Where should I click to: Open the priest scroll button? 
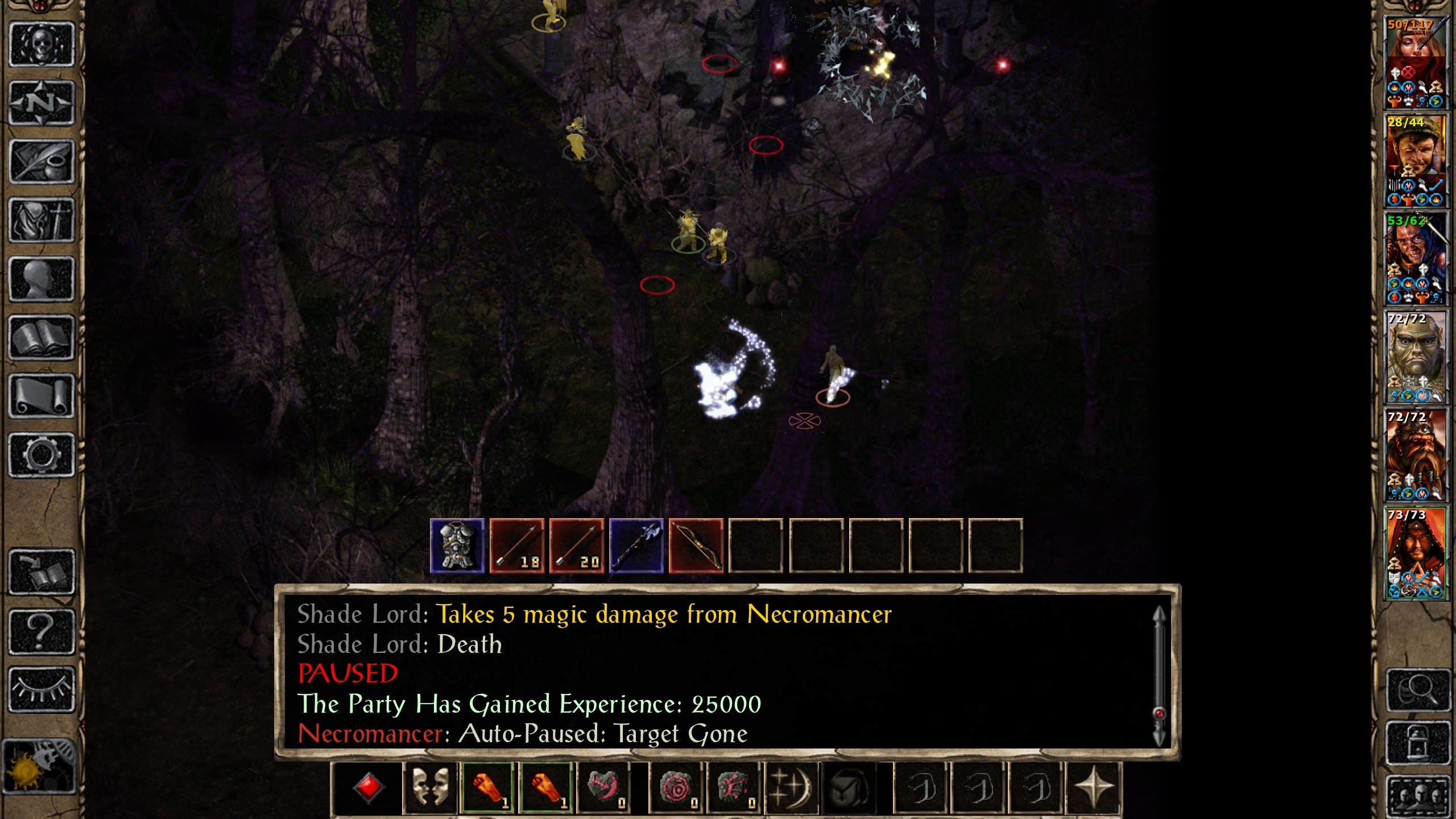click(x=42, y=396)
